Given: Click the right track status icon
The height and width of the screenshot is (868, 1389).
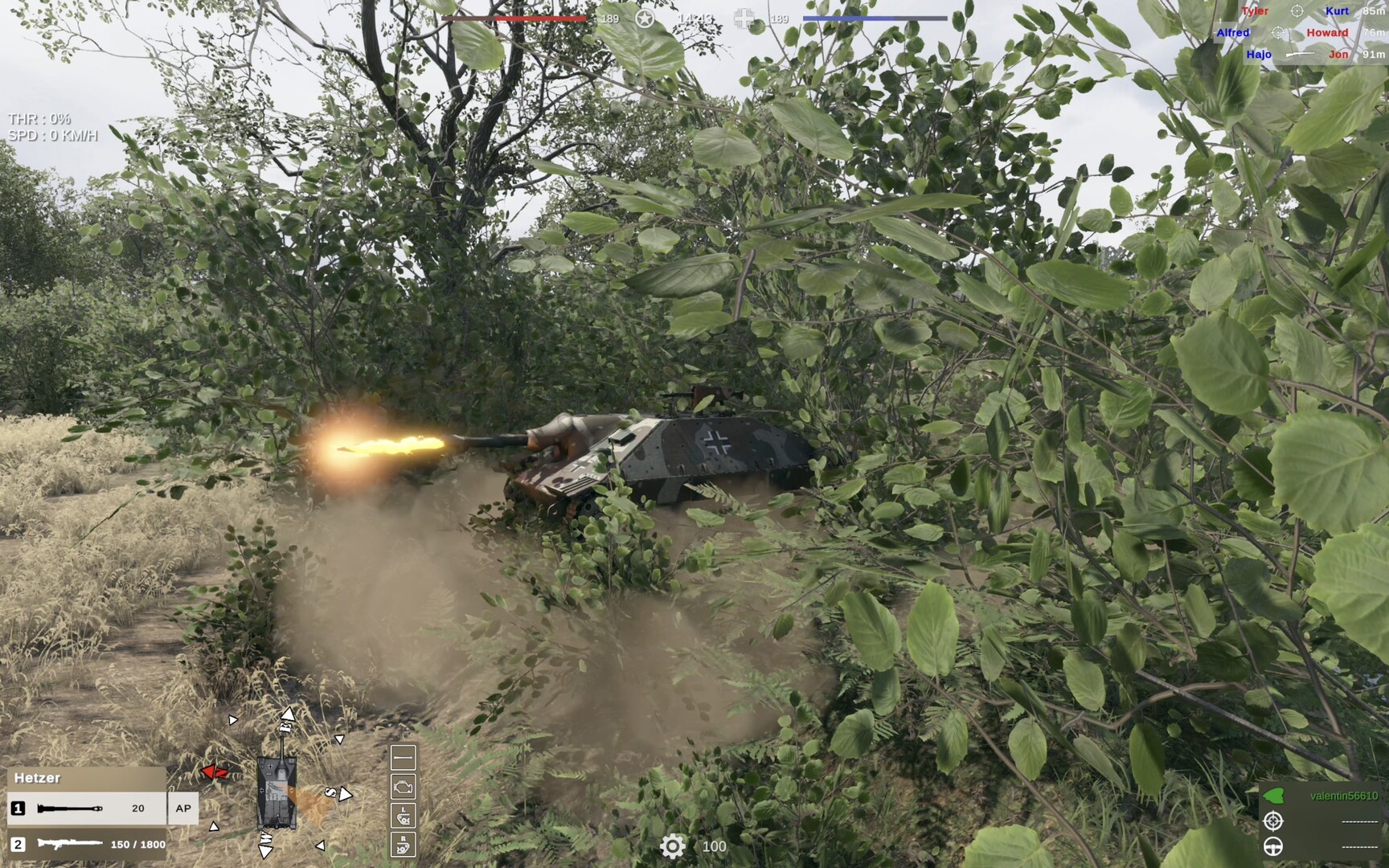Looking at the screenshot, I should [404, 844].
